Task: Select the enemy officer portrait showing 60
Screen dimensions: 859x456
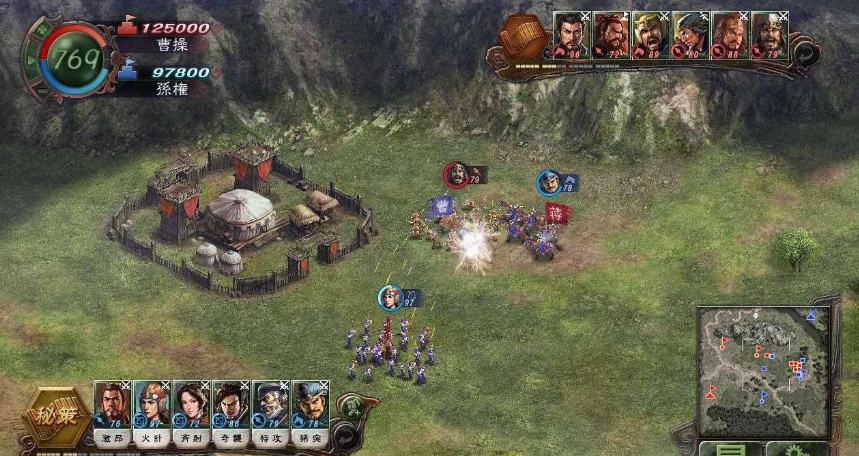Action: pyautogui.click(x=690, y=35)
